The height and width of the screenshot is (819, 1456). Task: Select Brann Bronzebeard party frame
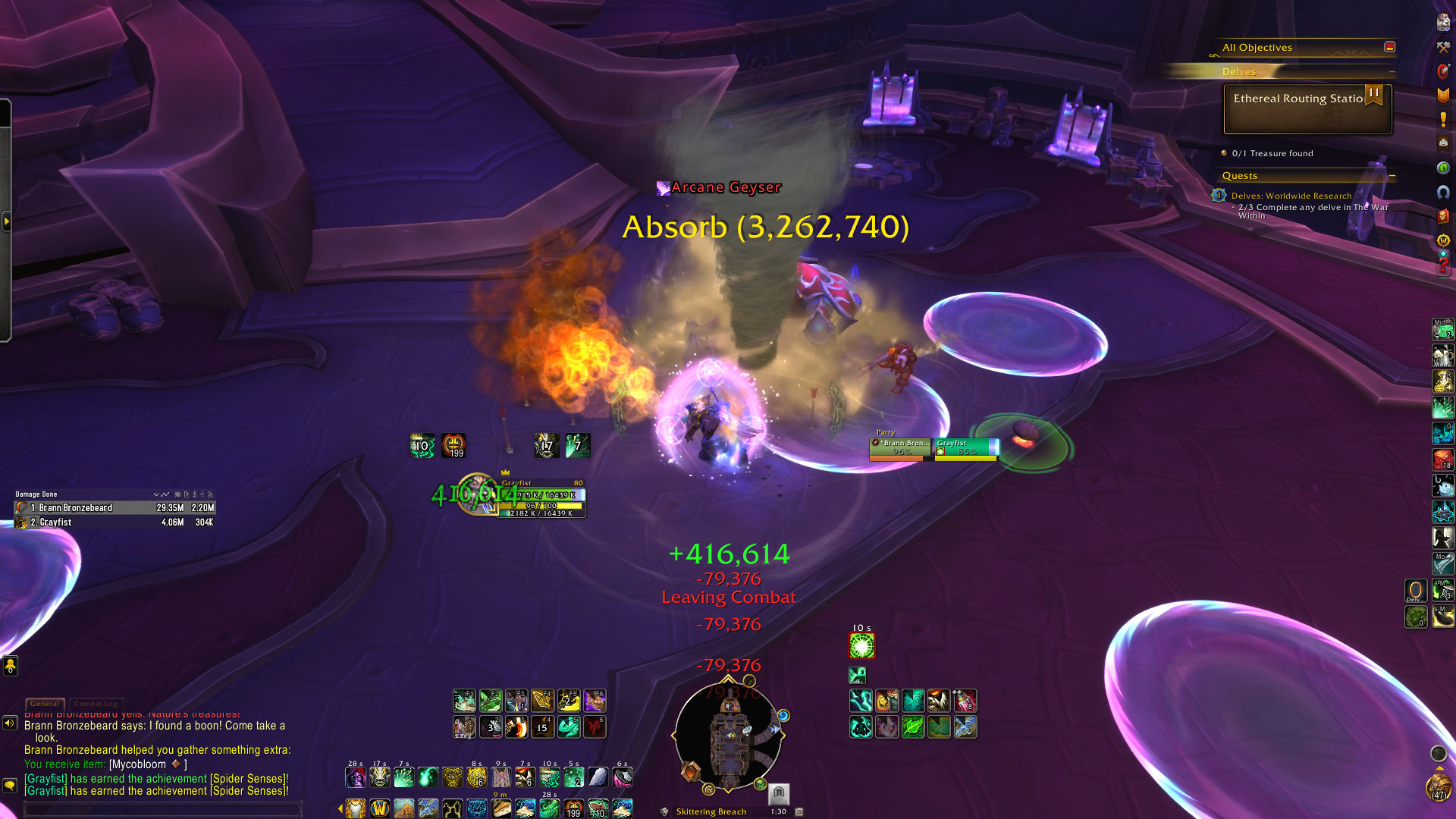click(x=901, y=447)
